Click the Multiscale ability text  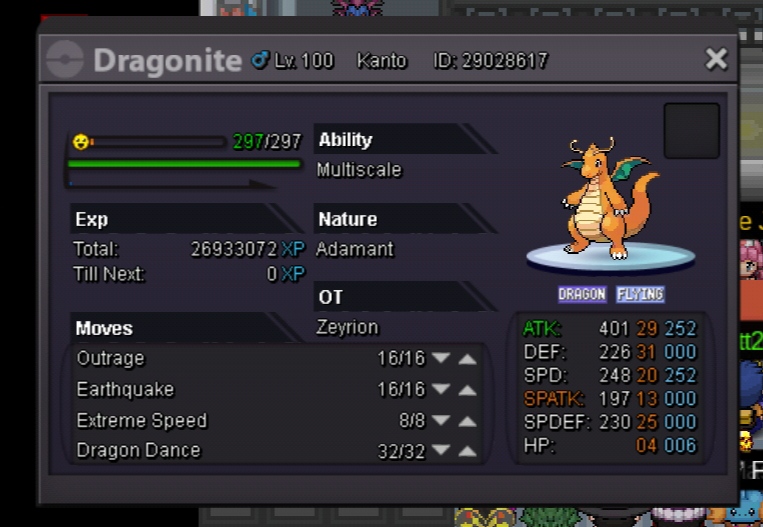(359, 170)
